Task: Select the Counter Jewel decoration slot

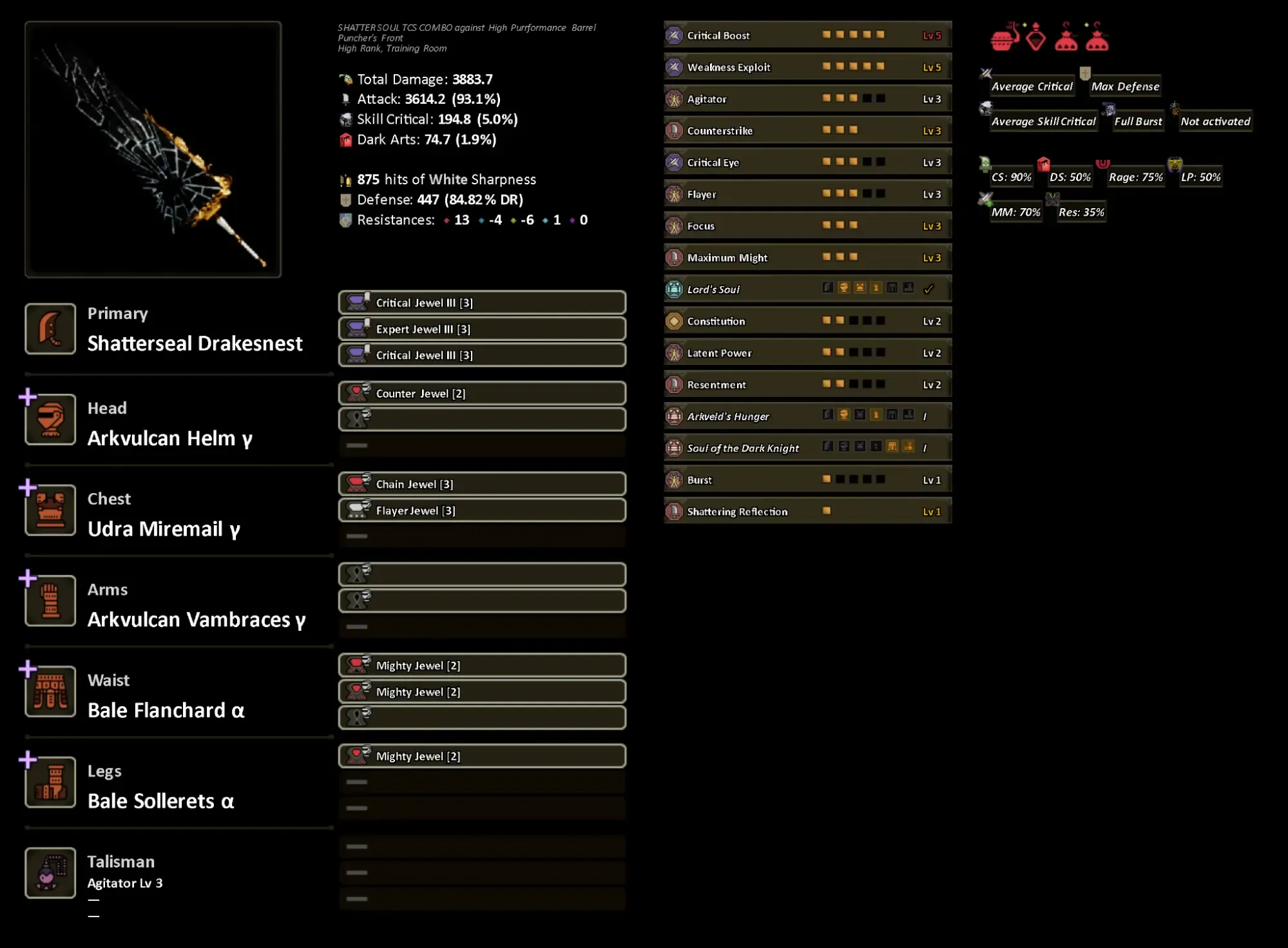Action: point(481,394)
